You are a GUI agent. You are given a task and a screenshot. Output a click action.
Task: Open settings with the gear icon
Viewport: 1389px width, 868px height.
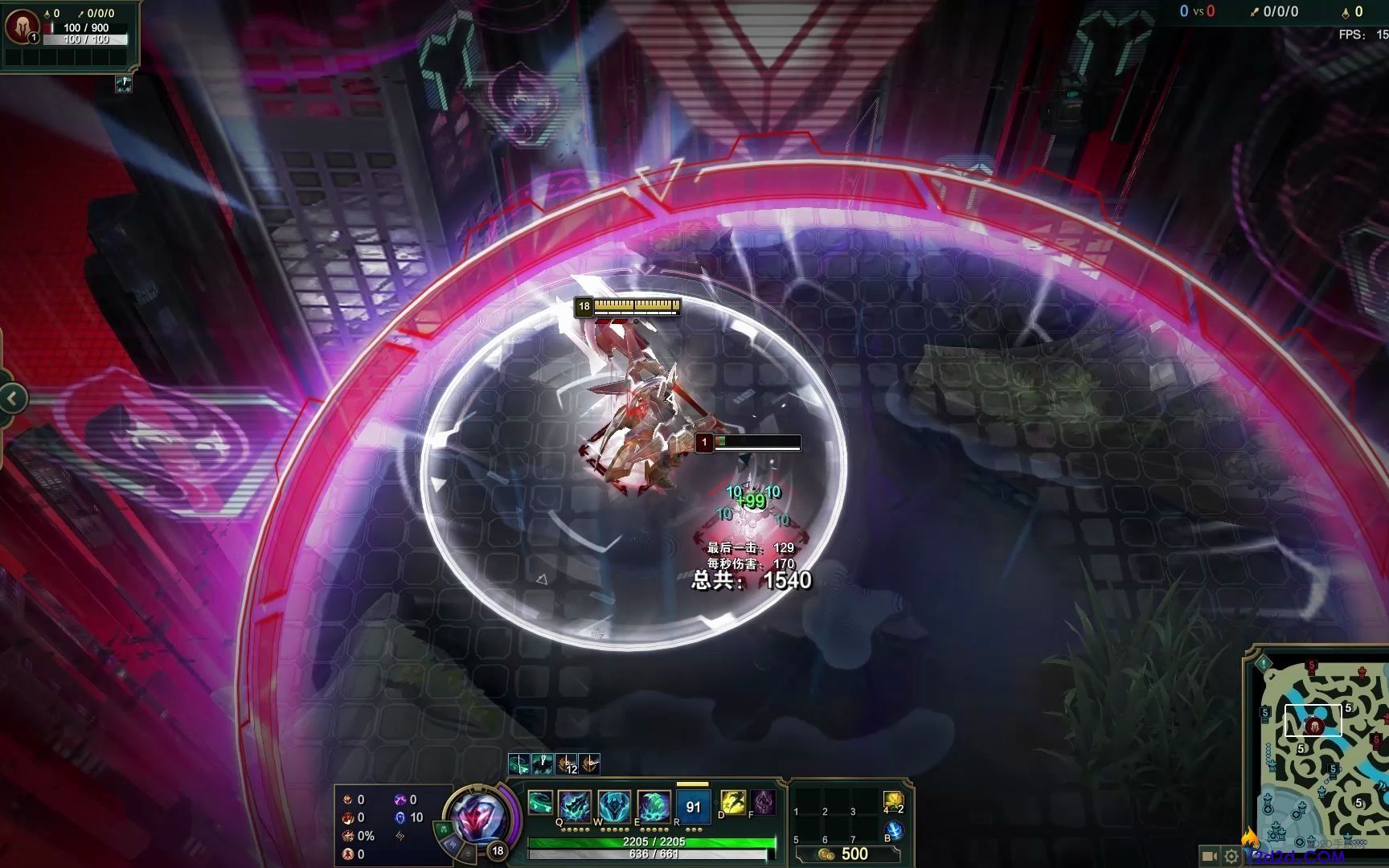click(x=1231, y=857)
